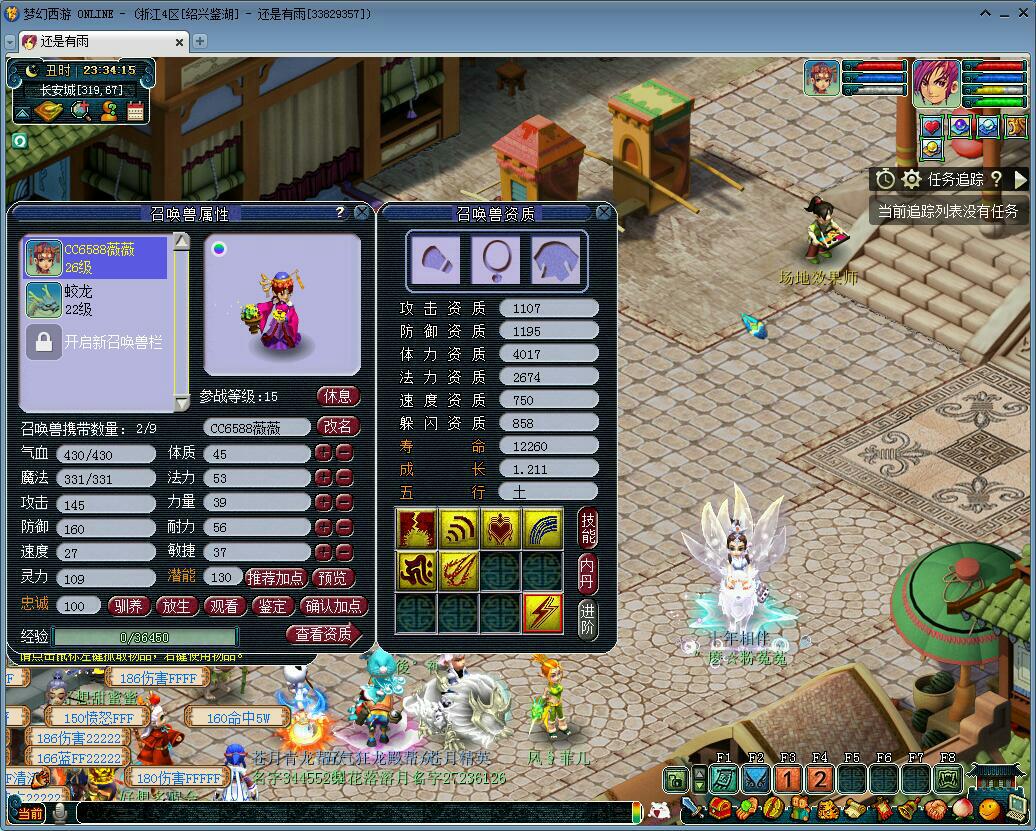Click the 观看 view button

coord(224,606)
